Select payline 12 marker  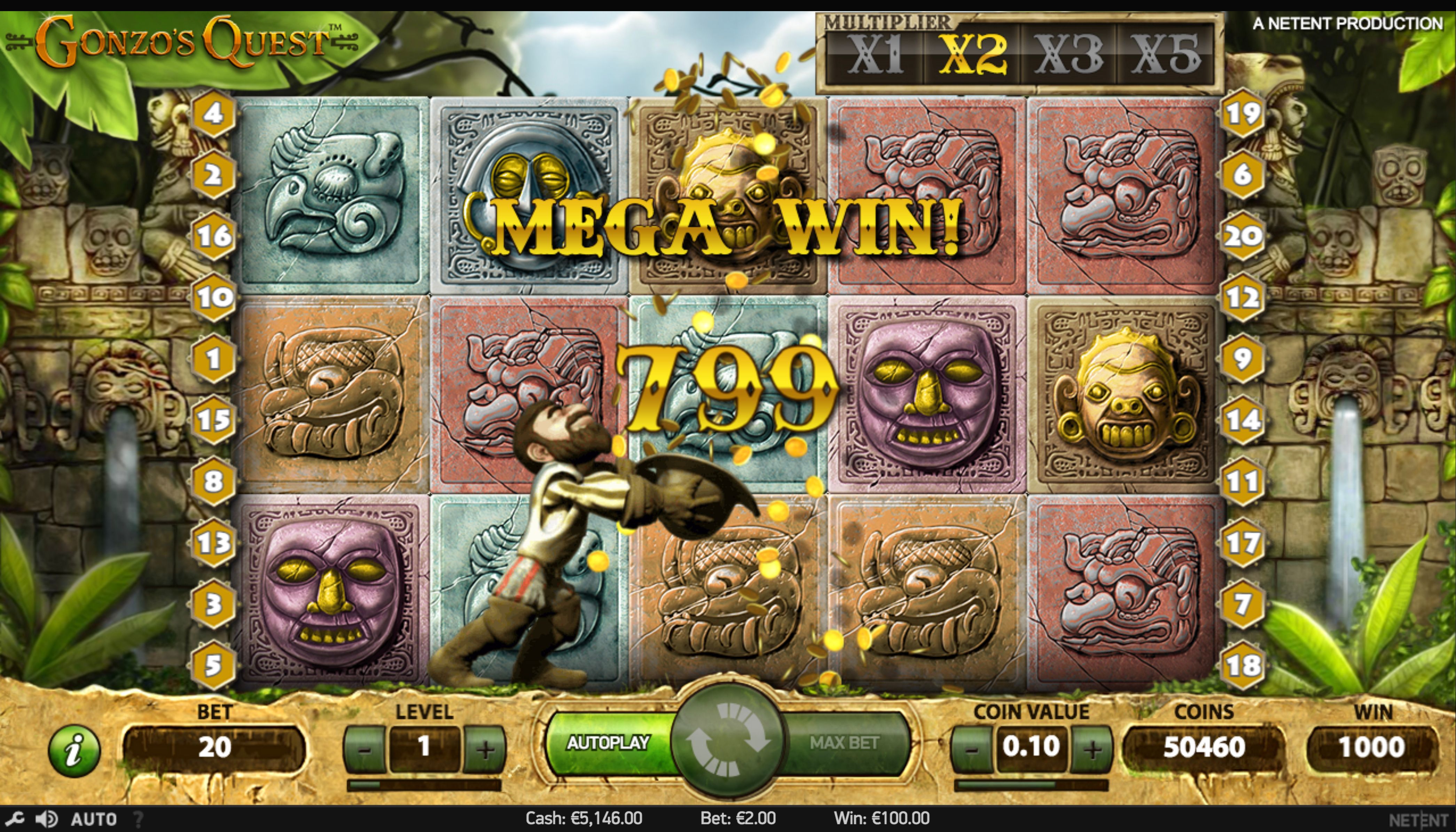[x=1242, y=297]
